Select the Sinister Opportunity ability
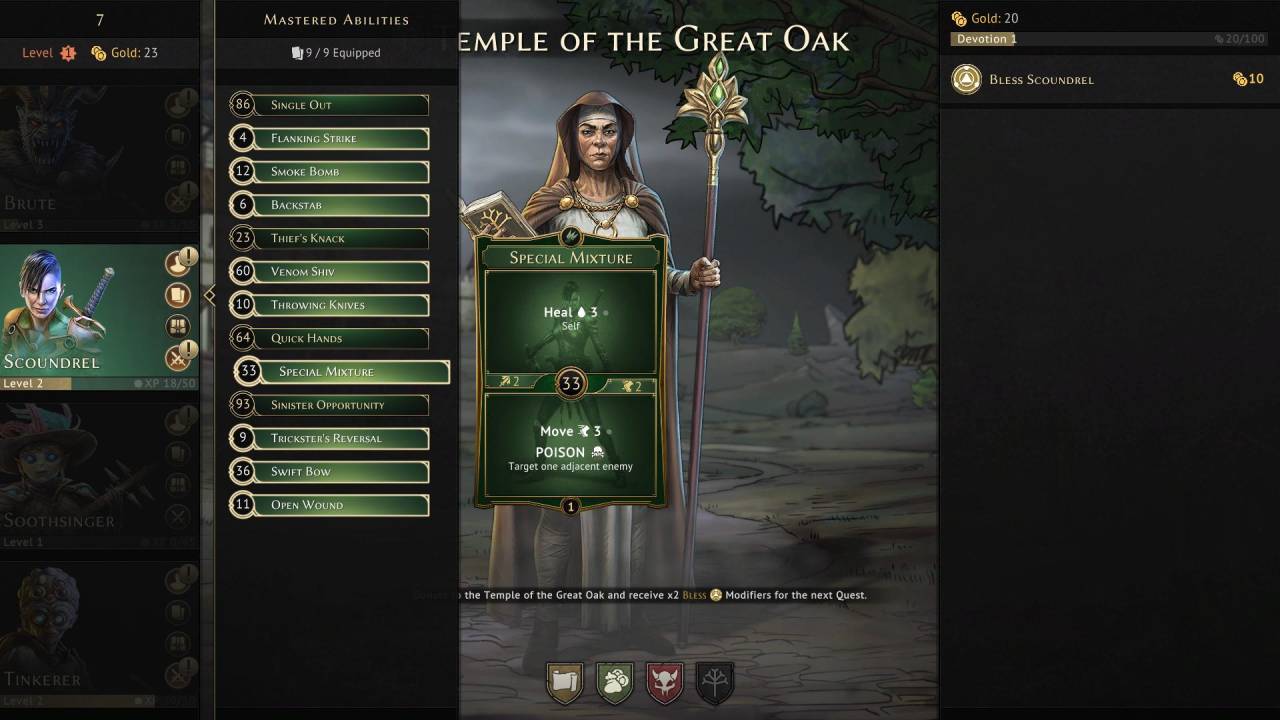This screenshot has width=1280, height=720. click(x=330, y=405)
